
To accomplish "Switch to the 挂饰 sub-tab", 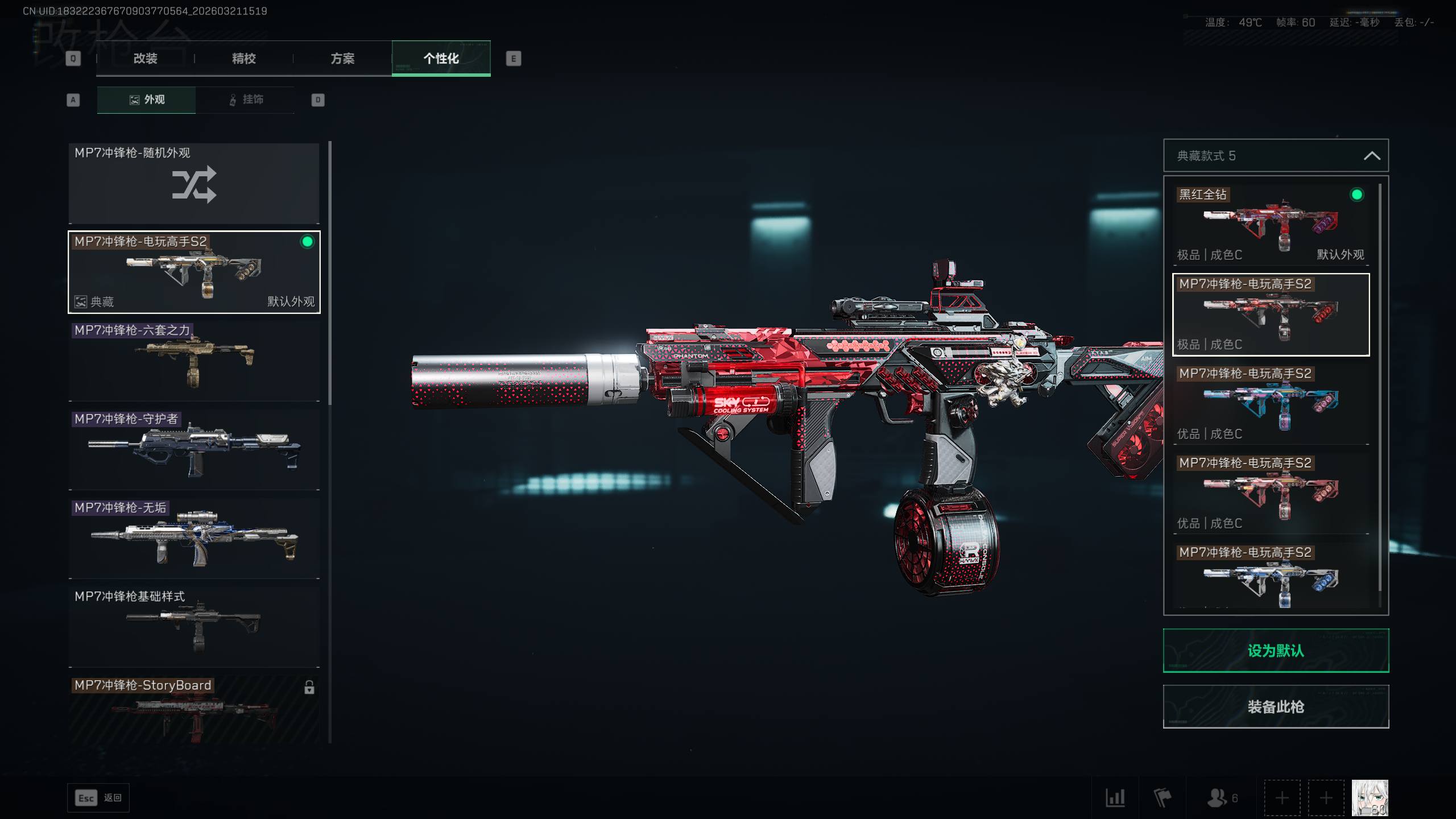I will 246,100.
